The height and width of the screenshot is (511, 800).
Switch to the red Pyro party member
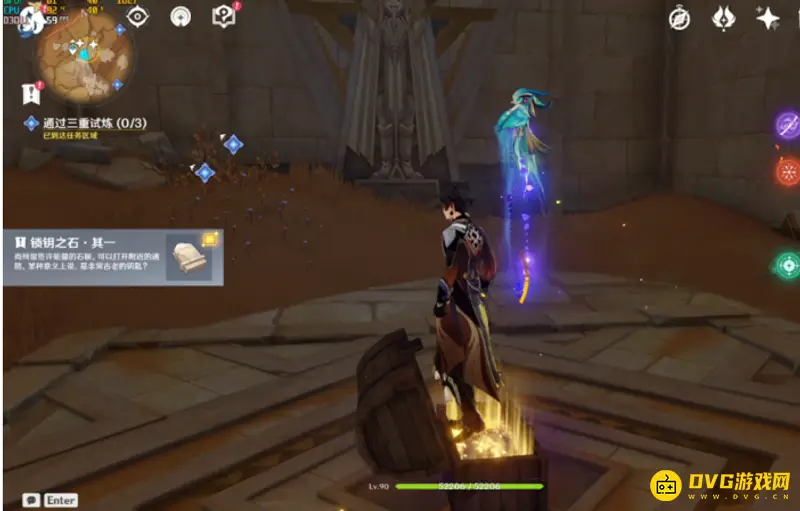[788, 171]
